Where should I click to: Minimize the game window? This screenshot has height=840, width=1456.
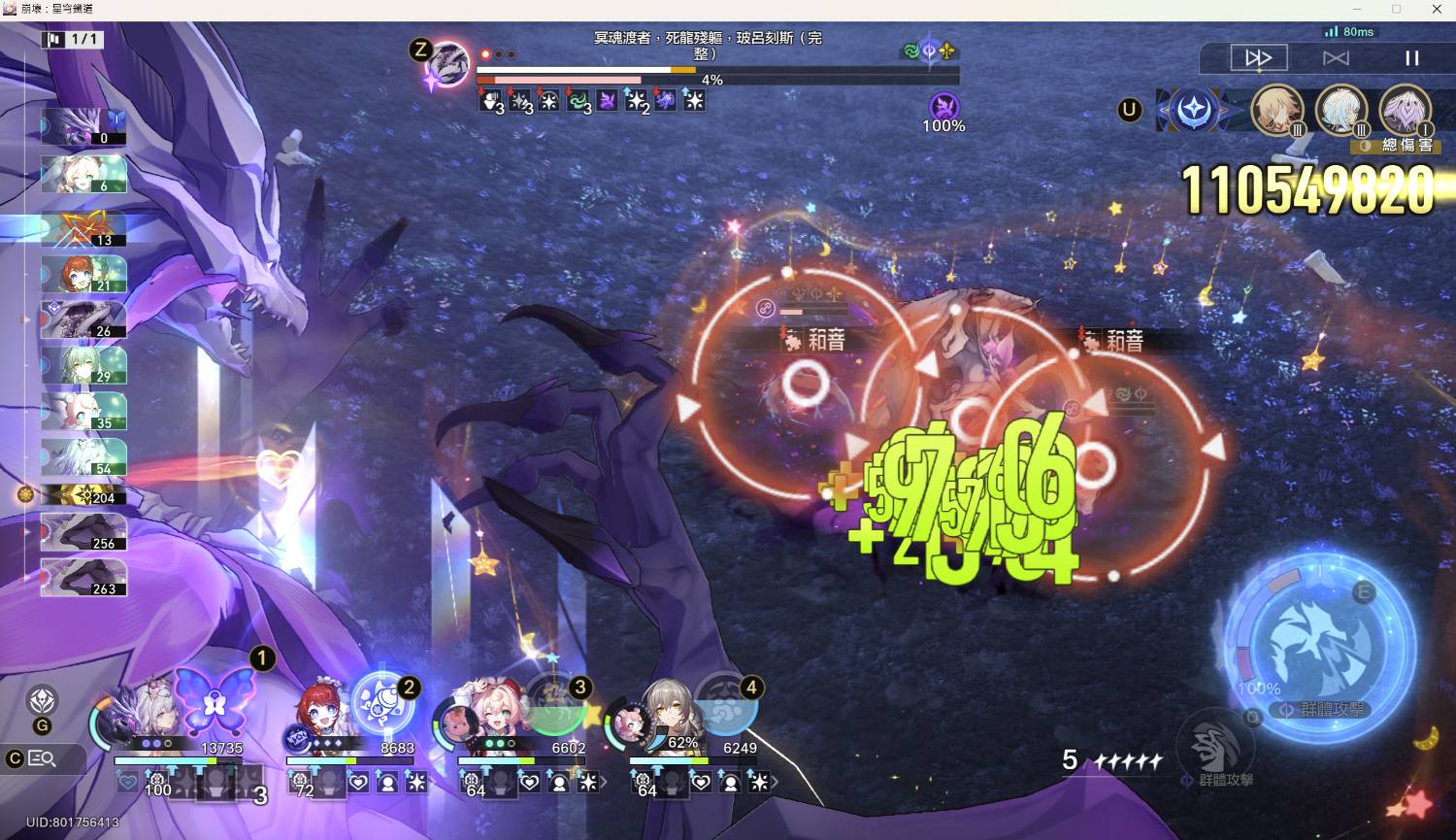(x=1356, y=10)
